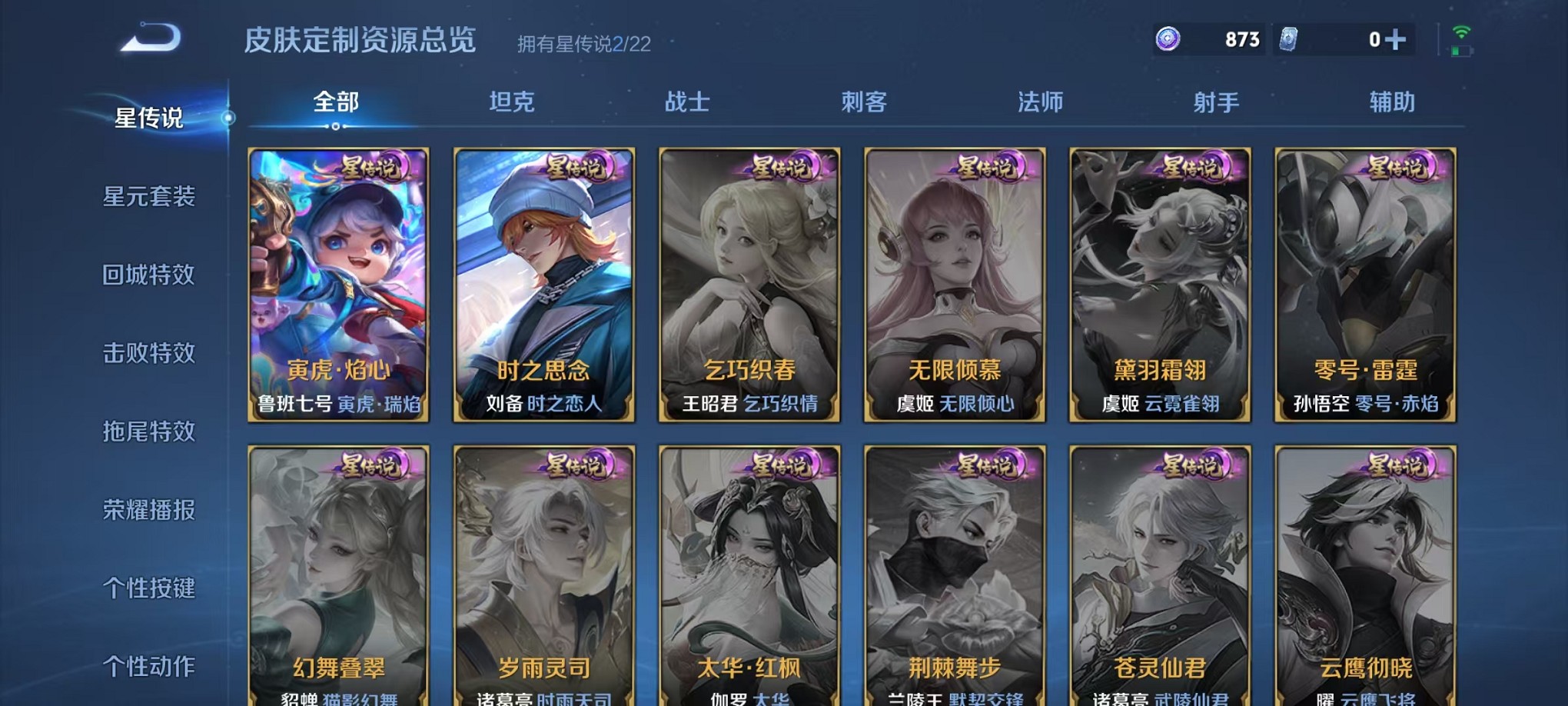Click the back arrow icon at top left
Image resolution: width=1568 pixels, height=706 pixels.
pyautogui.click(x=148, y=35)
